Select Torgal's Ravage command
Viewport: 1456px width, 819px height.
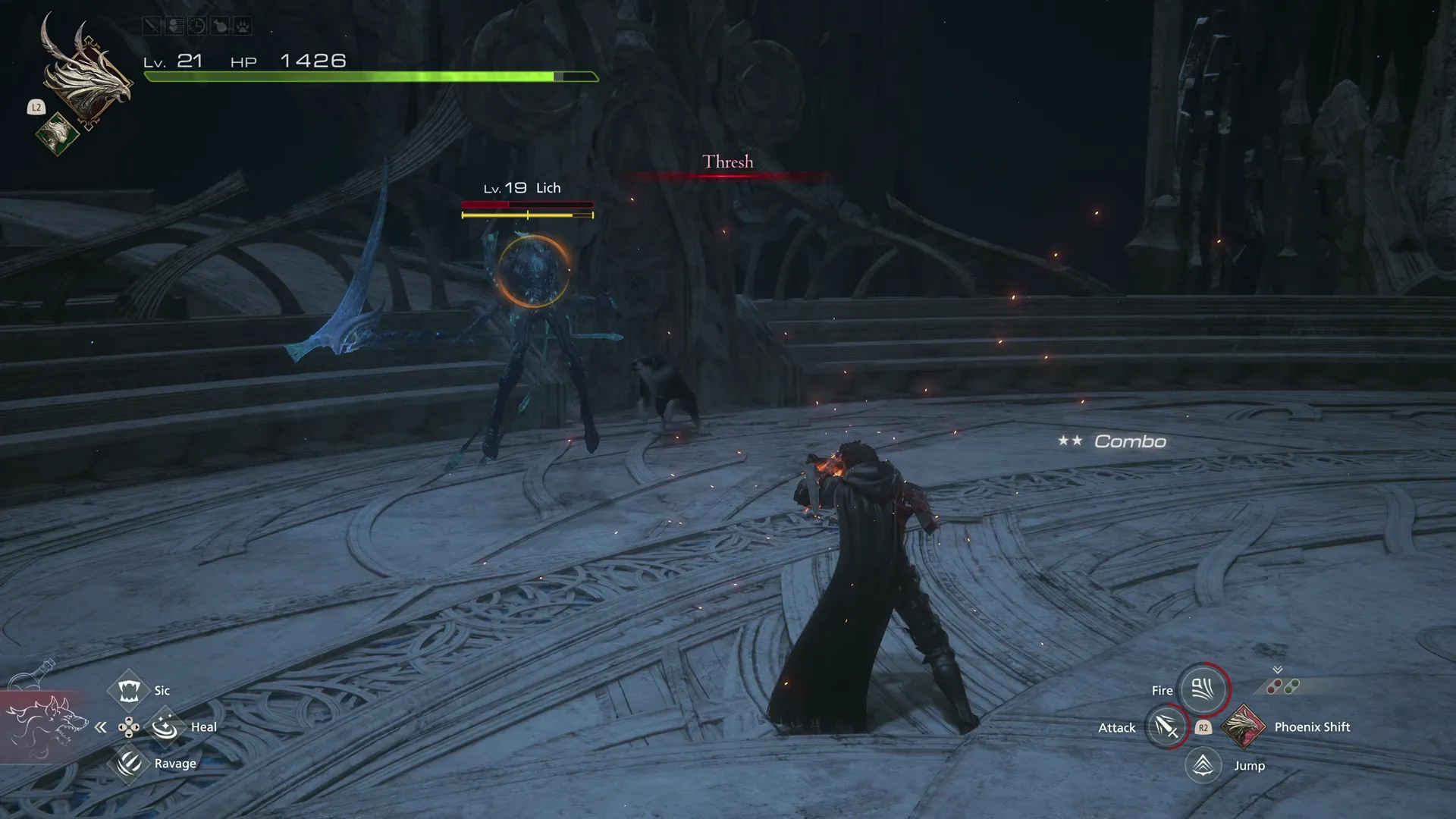(x=130, y=763)
